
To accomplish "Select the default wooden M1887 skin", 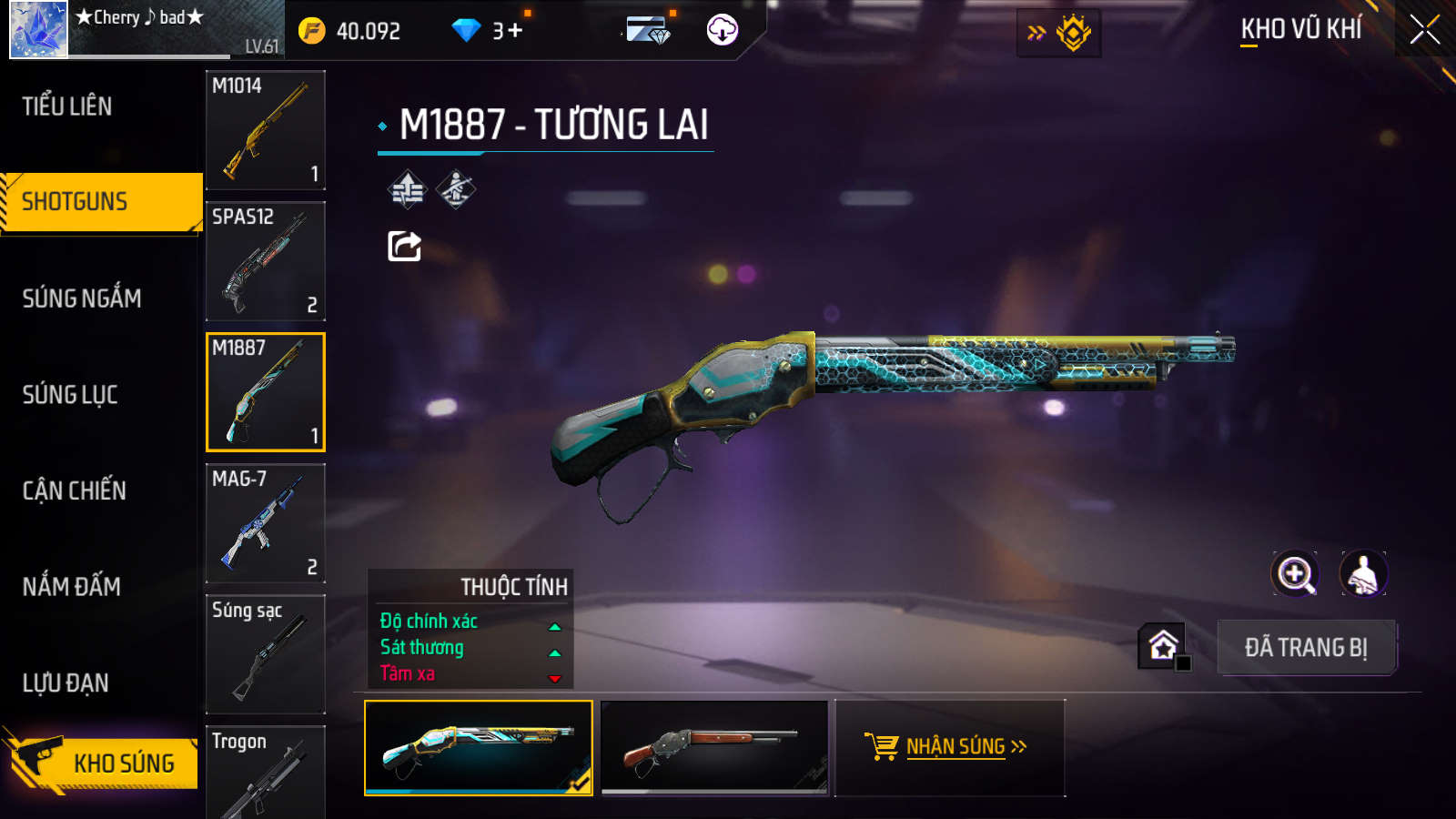I will coord(715,747).
